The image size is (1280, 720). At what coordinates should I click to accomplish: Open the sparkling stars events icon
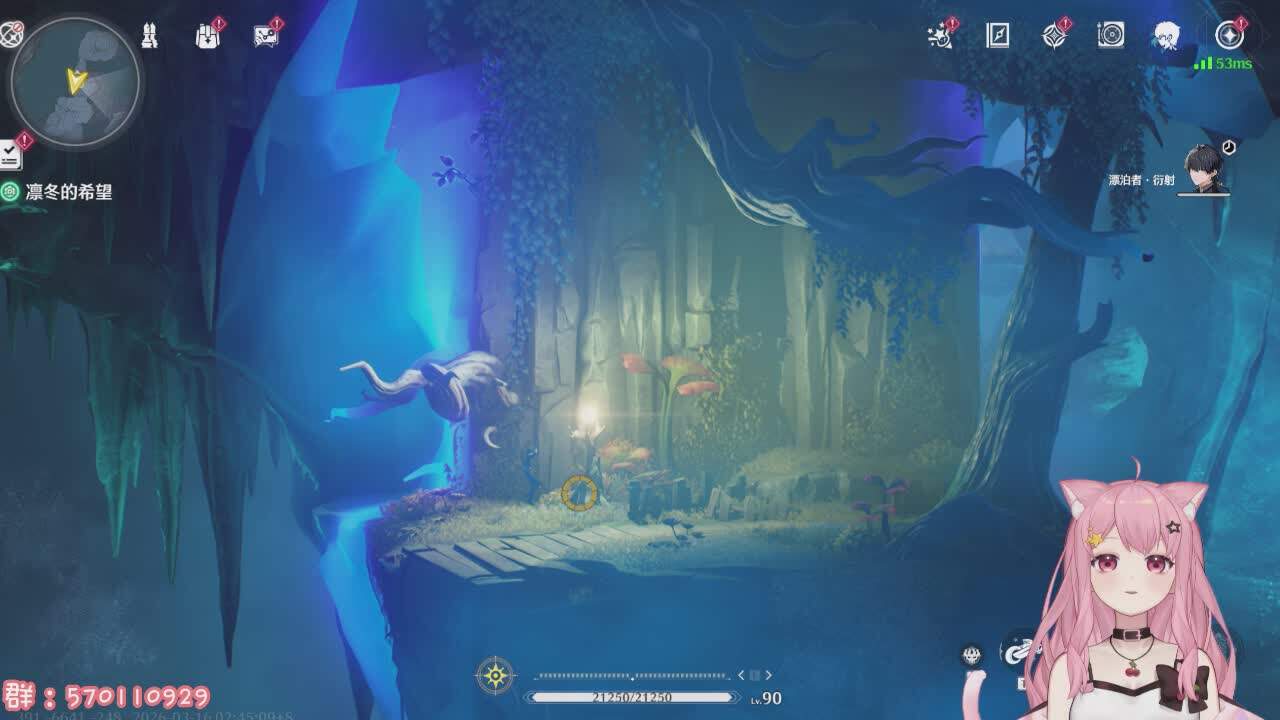point(940,36)
